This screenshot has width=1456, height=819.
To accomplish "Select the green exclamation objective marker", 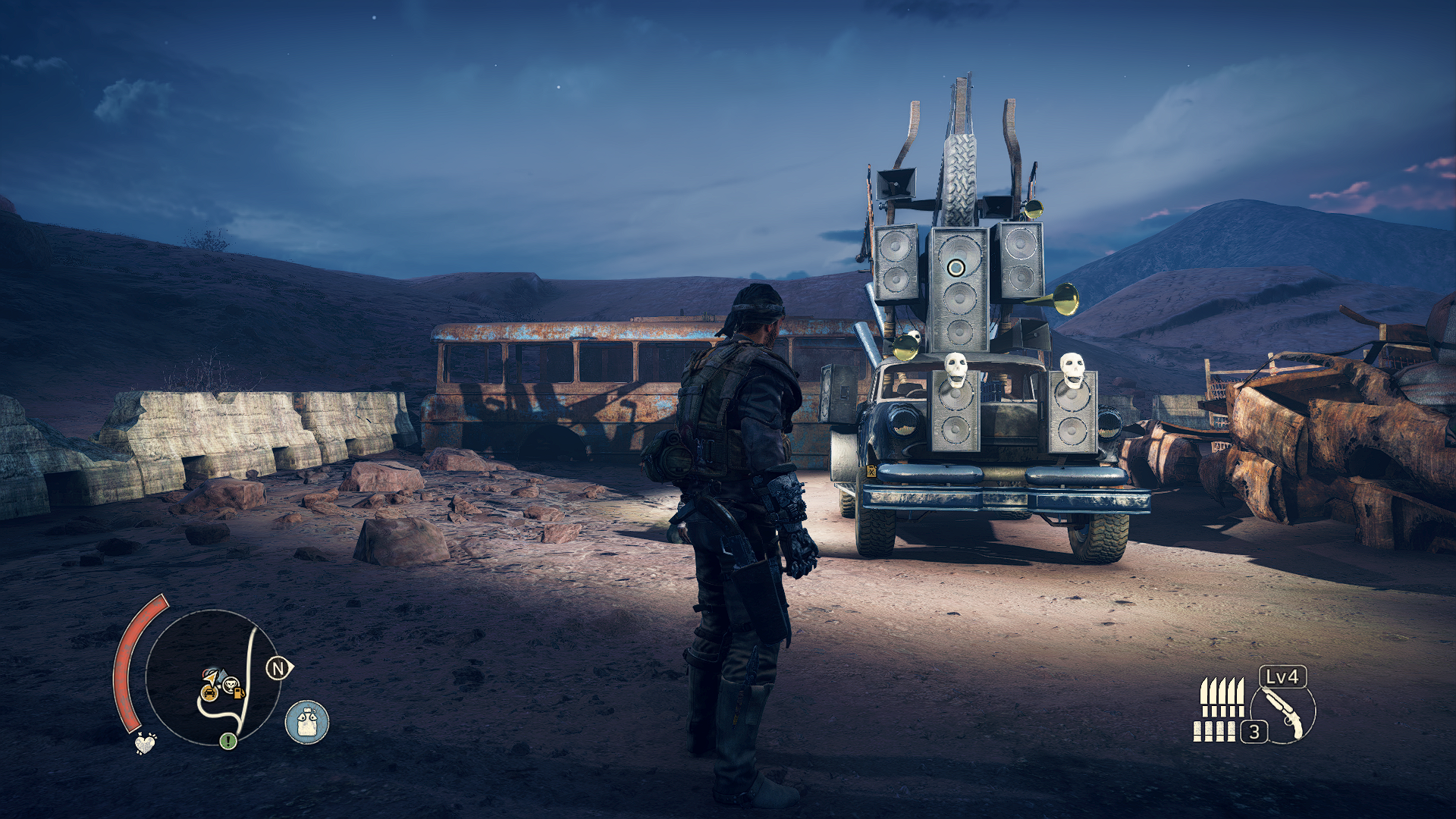I will [x=228, y=740].
